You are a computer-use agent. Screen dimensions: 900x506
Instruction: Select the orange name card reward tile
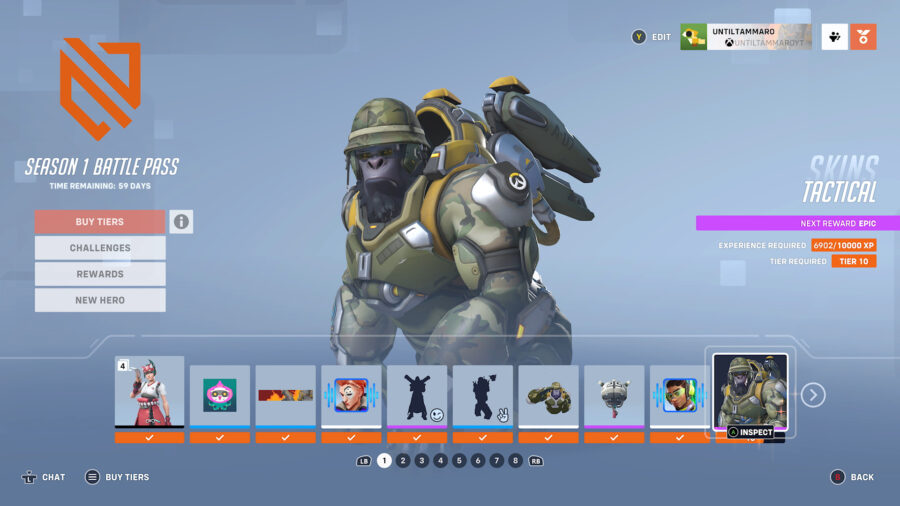coord(285,396)
